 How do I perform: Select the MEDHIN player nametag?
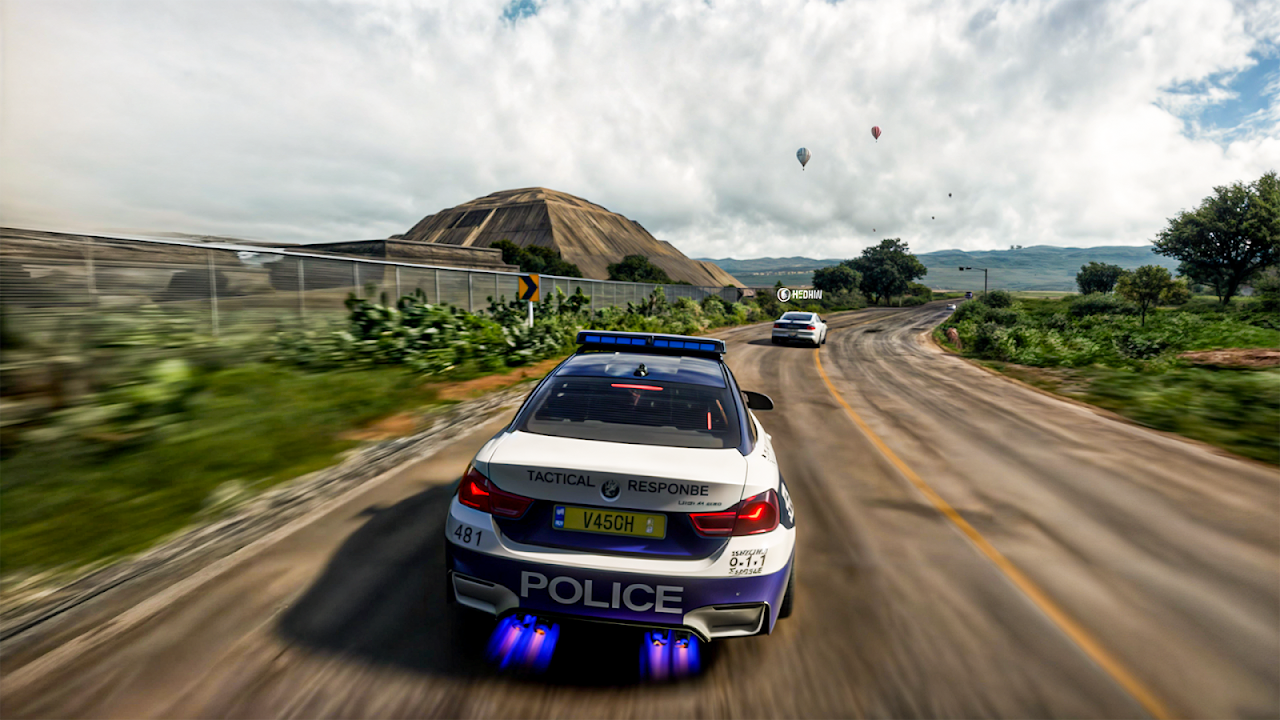point(799,295)
